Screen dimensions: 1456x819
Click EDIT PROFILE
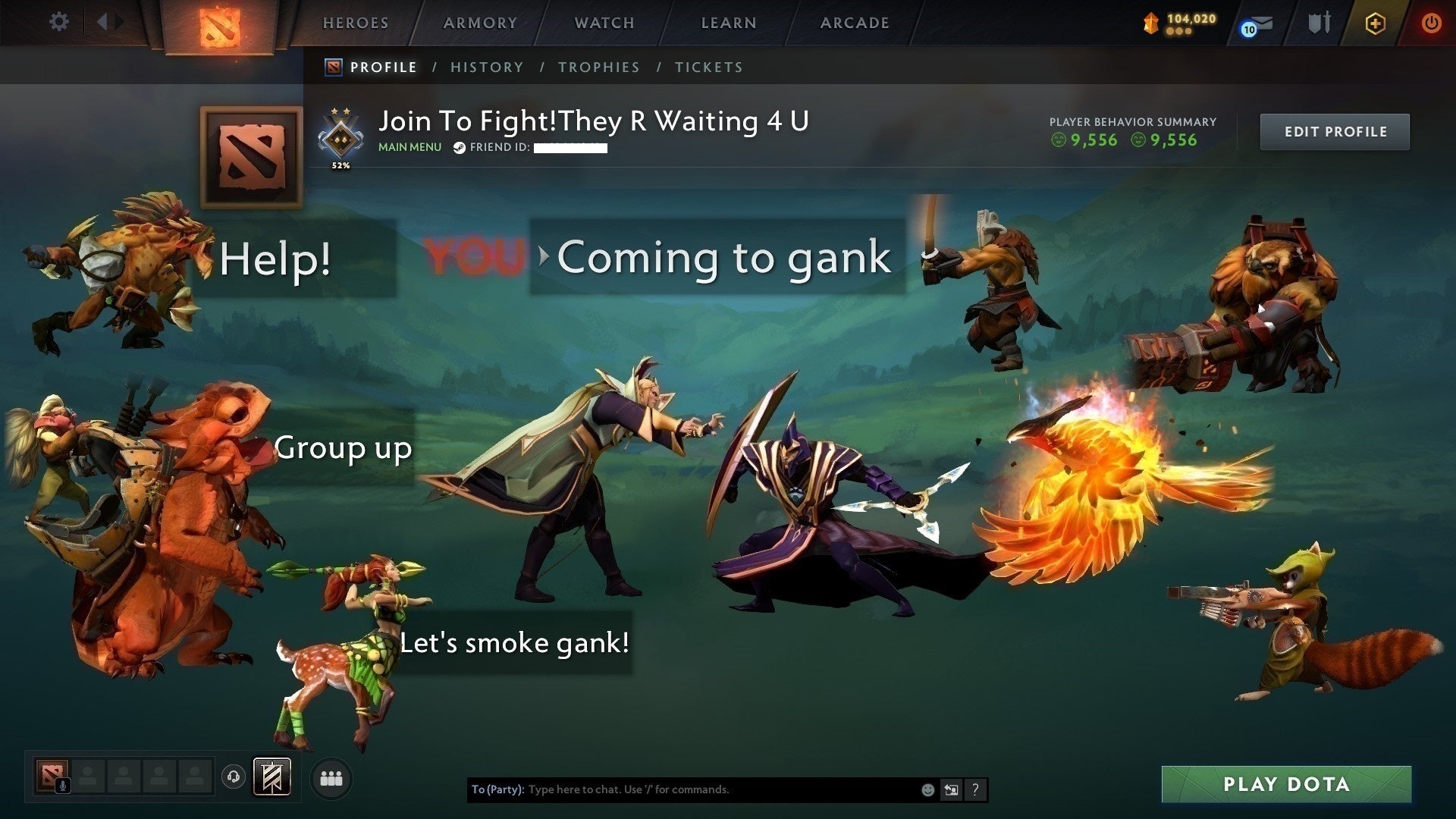point(1335,131)
